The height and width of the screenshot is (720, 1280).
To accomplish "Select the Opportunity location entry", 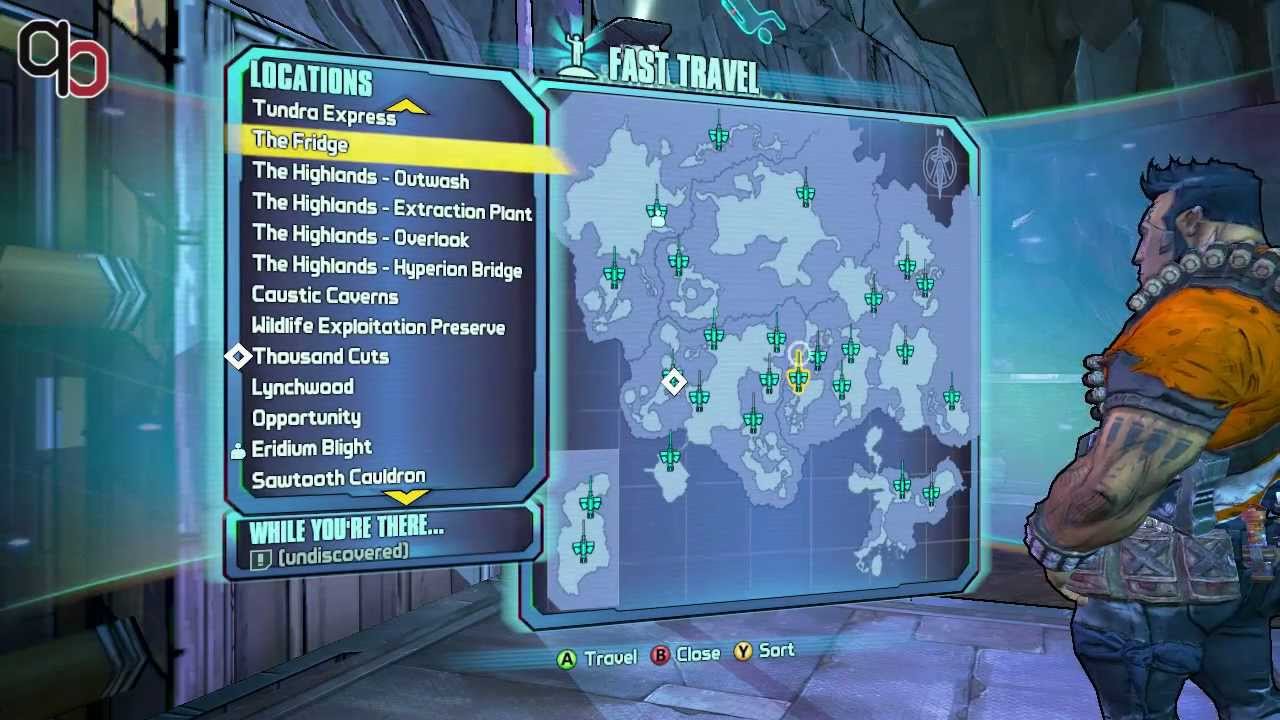I will click(306, 417).
